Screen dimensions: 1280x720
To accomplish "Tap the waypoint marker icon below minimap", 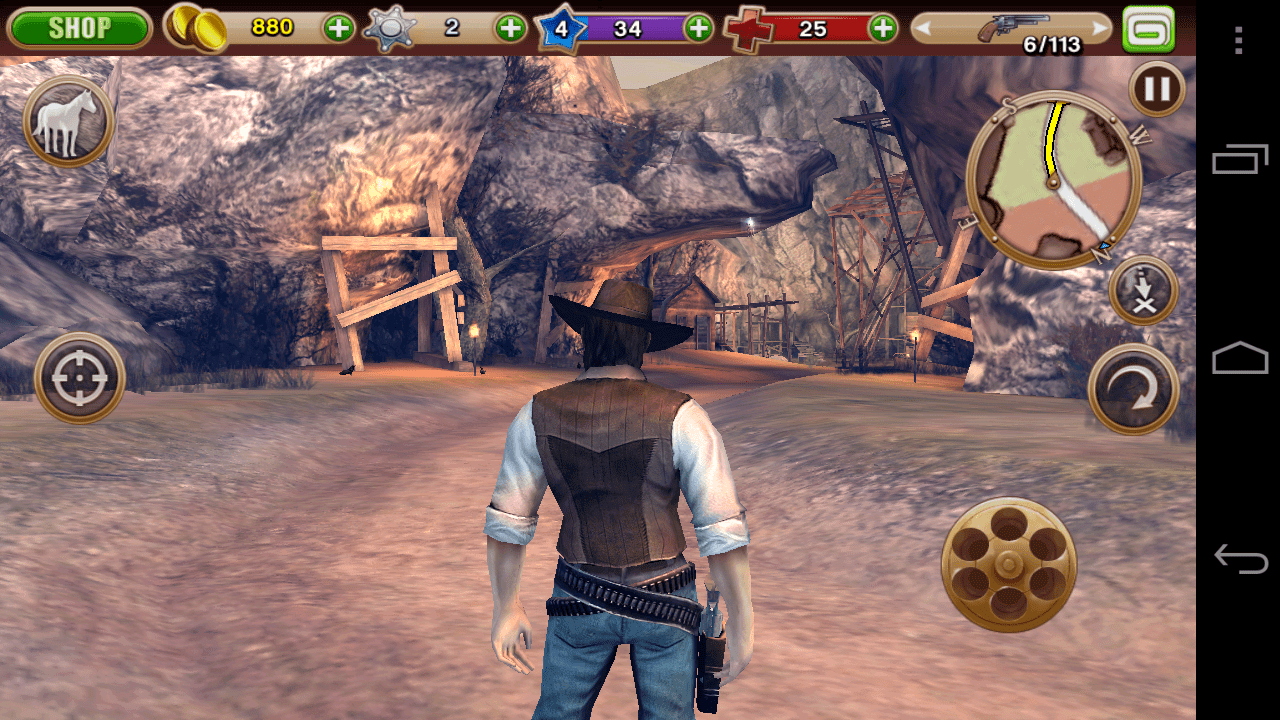I will click(x=1143, y=290).
